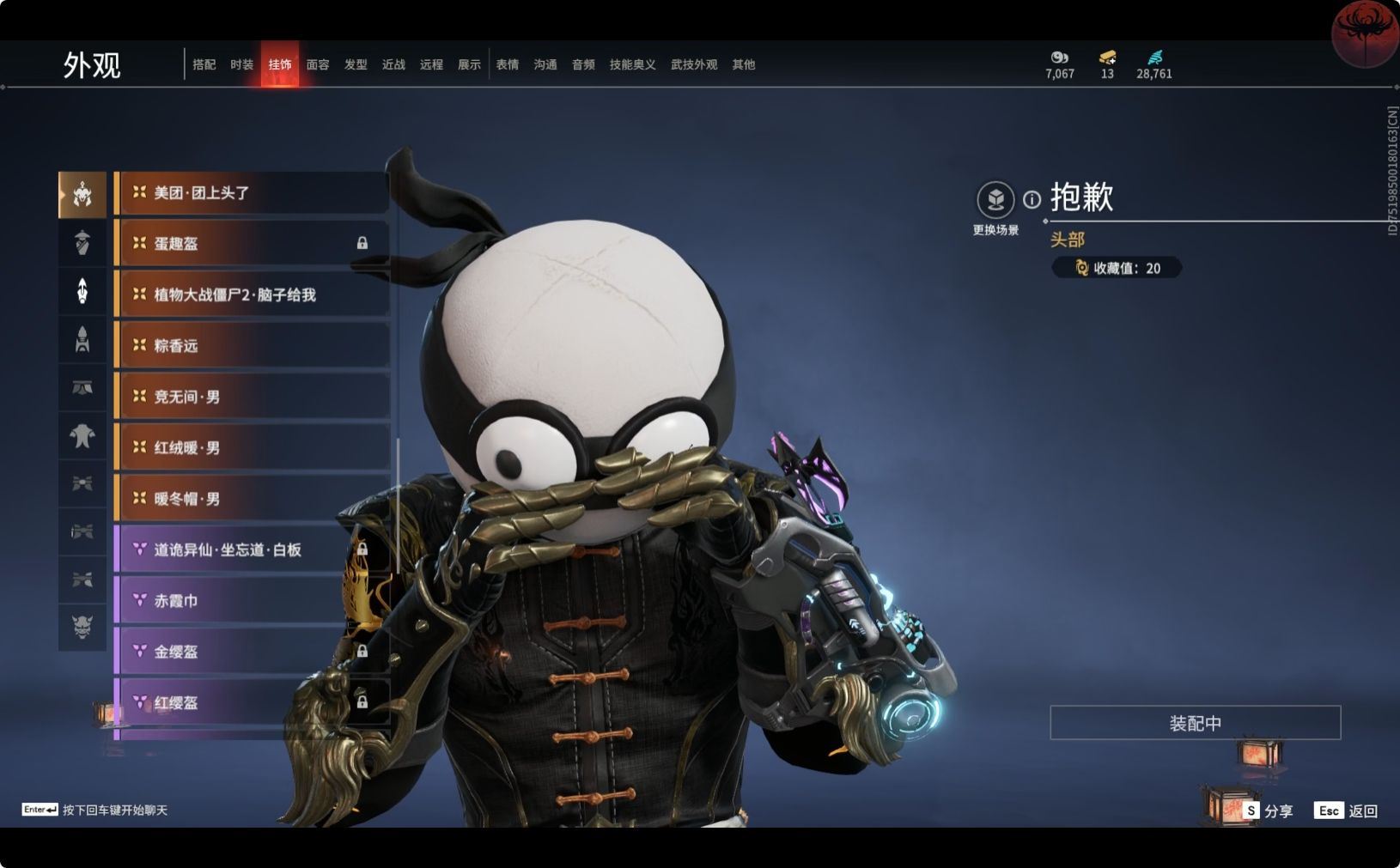Choose the 红绒暖·男 headwear
The height and width of the screenshot is (868, 1400).
(251, 448)
